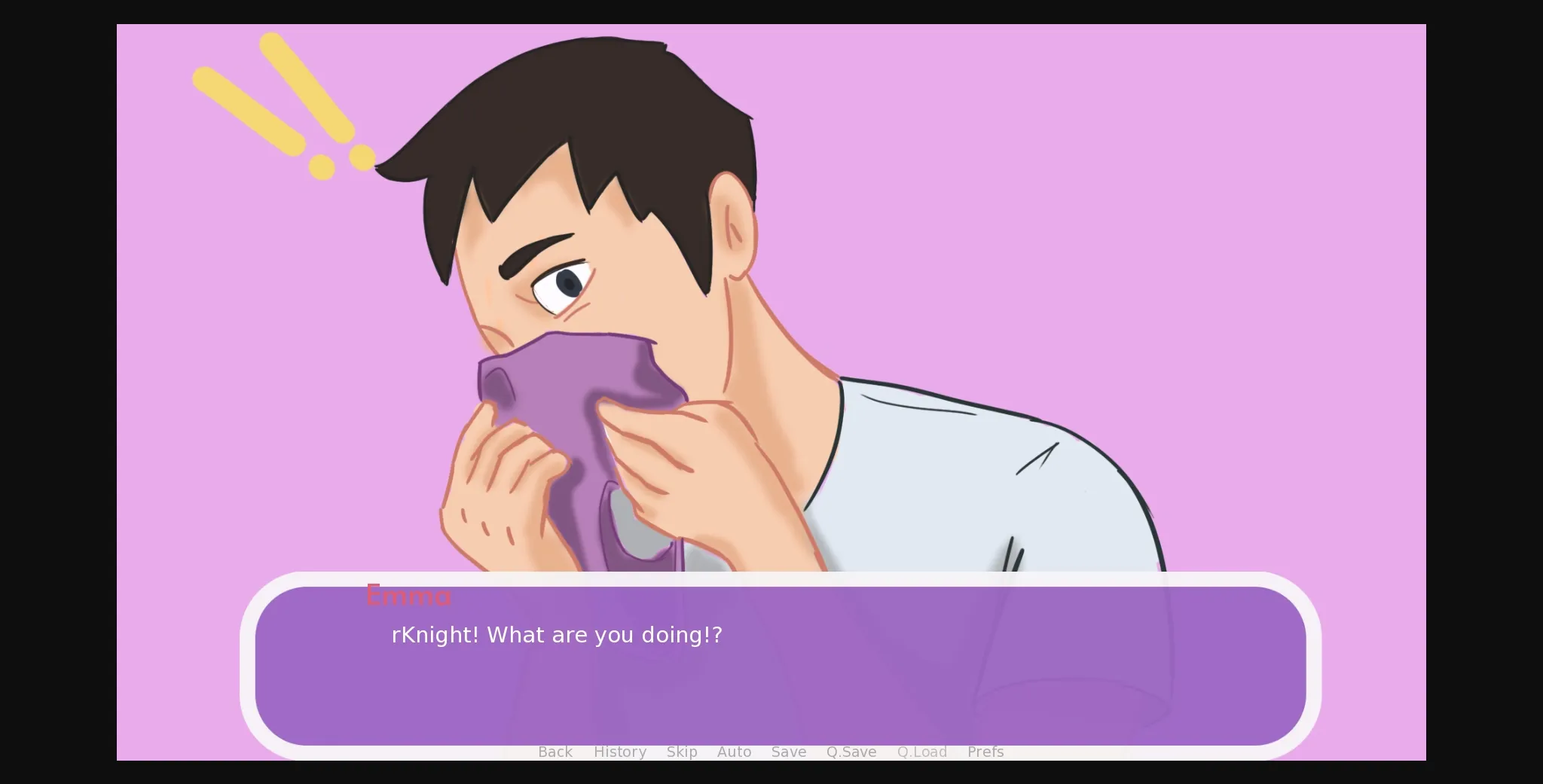Image resolution: width=1543 pixels, height=784 pixels.
Task: Enable Skip mode
Action: (x=681, y=752)
